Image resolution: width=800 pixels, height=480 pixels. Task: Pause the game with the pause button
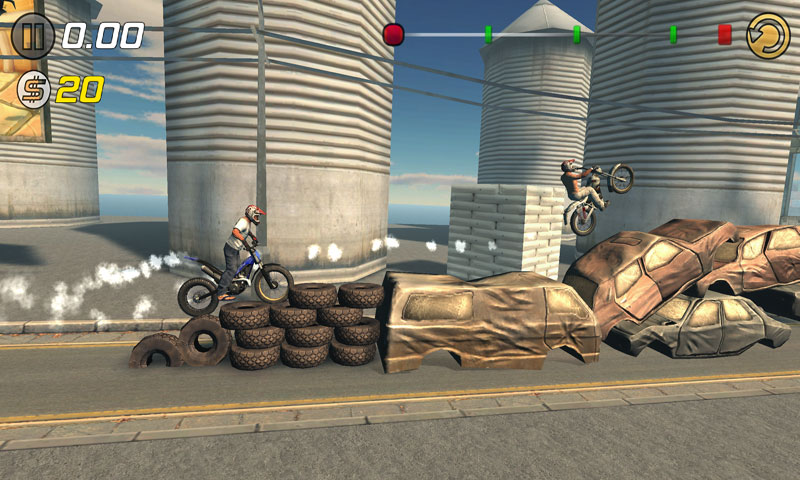click(x=33, y=36)
